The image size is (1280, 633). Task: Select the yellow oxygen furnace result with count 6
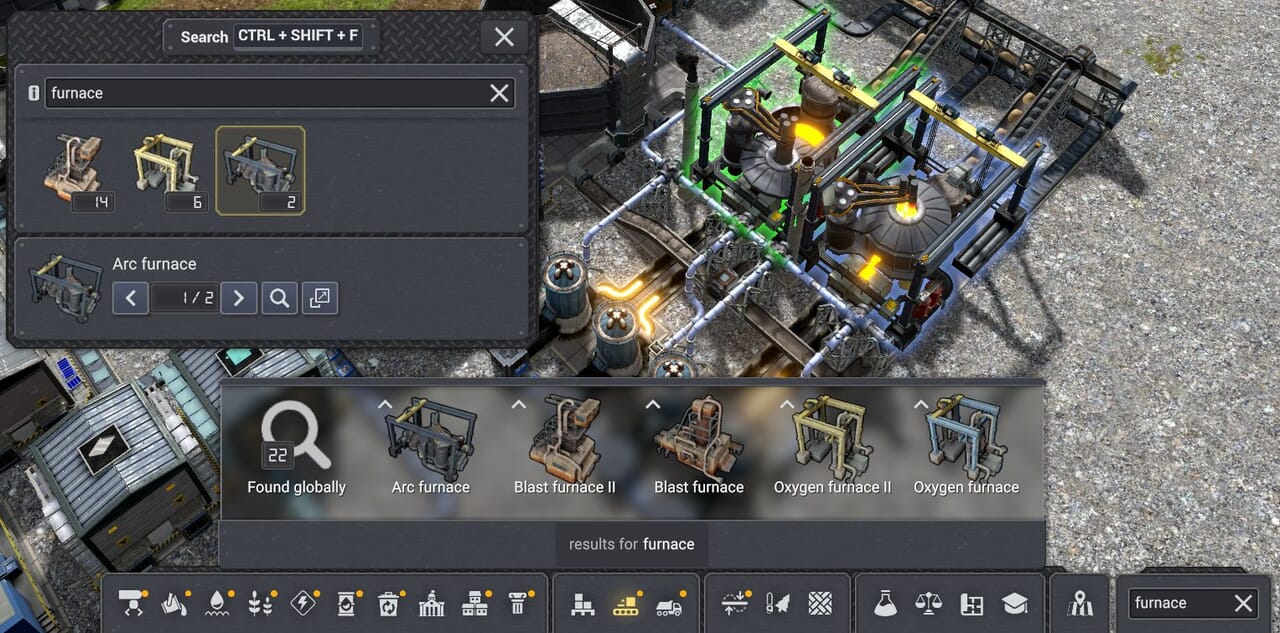(x=167, y=170)
